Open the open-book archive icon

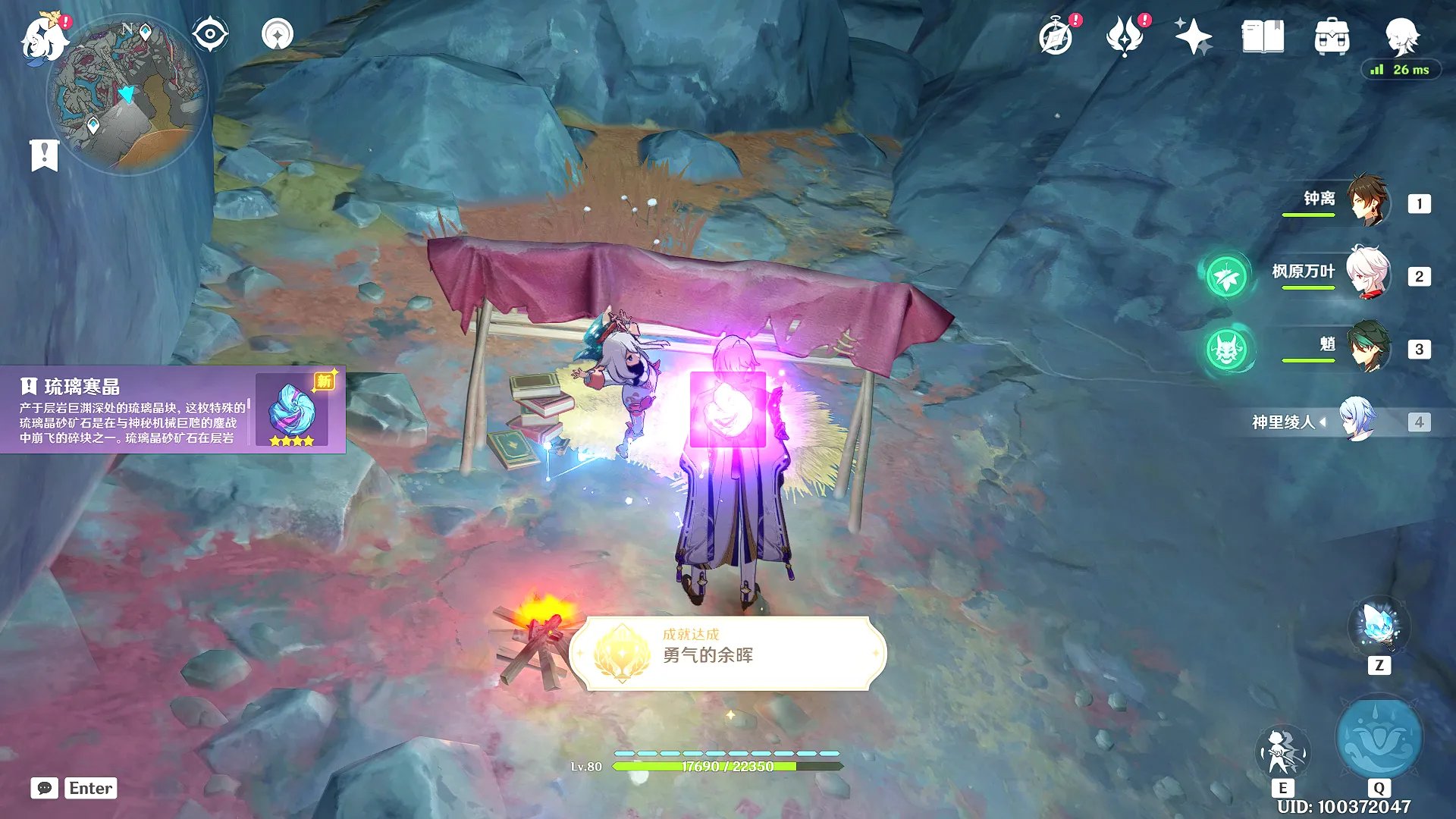(x=1263, y=36)
